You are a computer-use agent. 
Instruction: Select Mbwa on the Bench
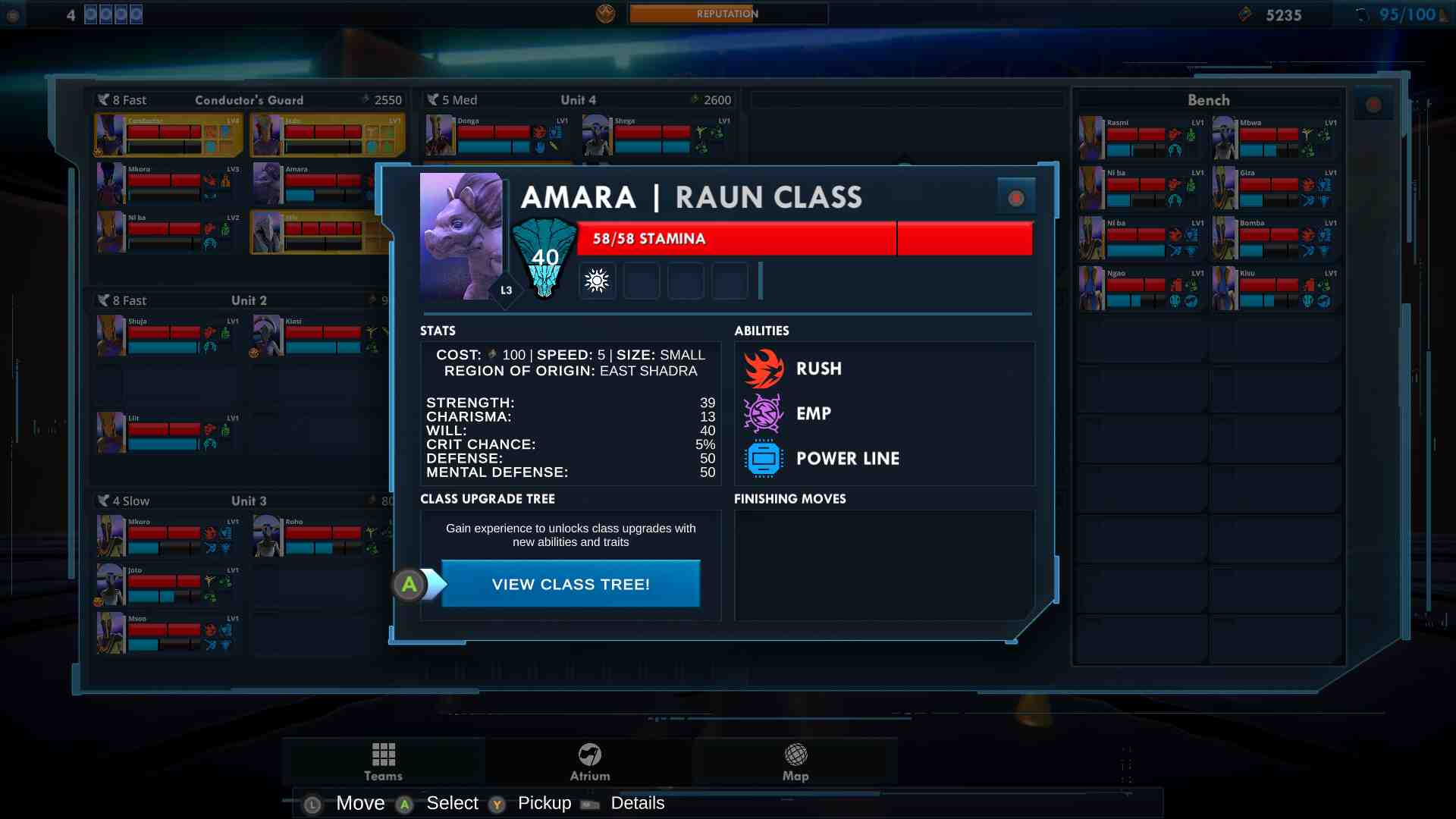[x=1276, y=138]
